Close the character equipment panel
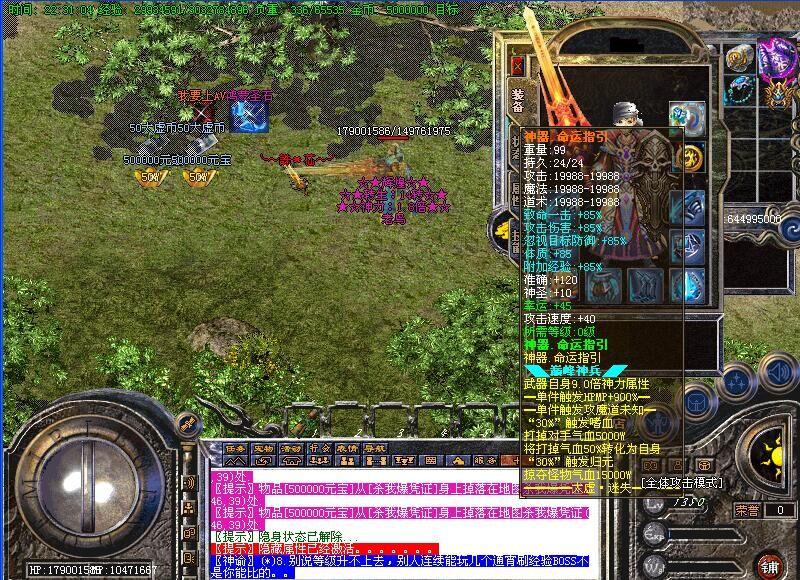The height and width of the screenshot is (580, 800). pyautogui.click(x=517, y=65)
